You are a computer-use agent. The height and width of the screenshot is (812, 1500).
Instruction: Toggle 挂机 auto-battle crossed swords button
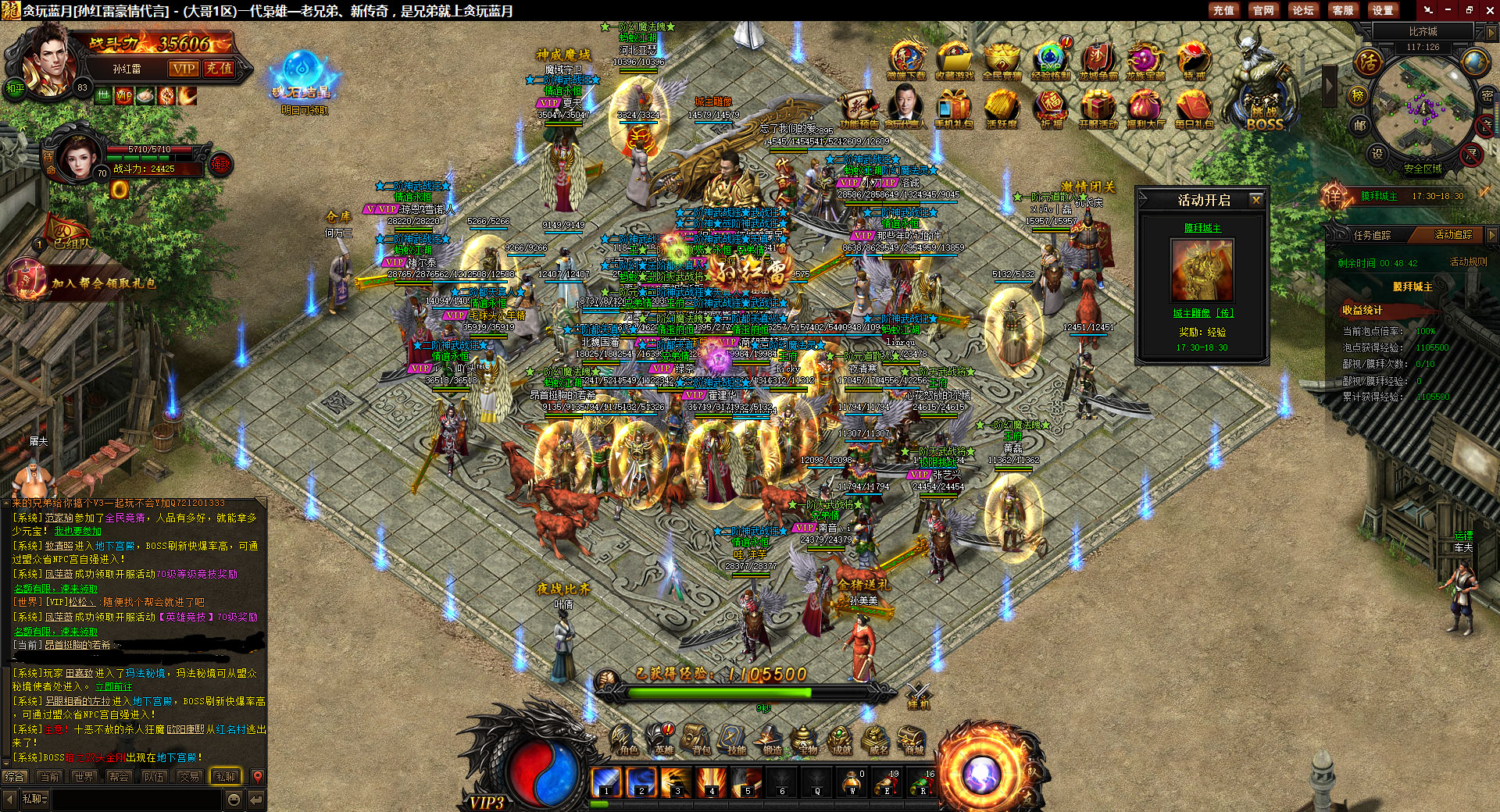[x=918, y=694]
